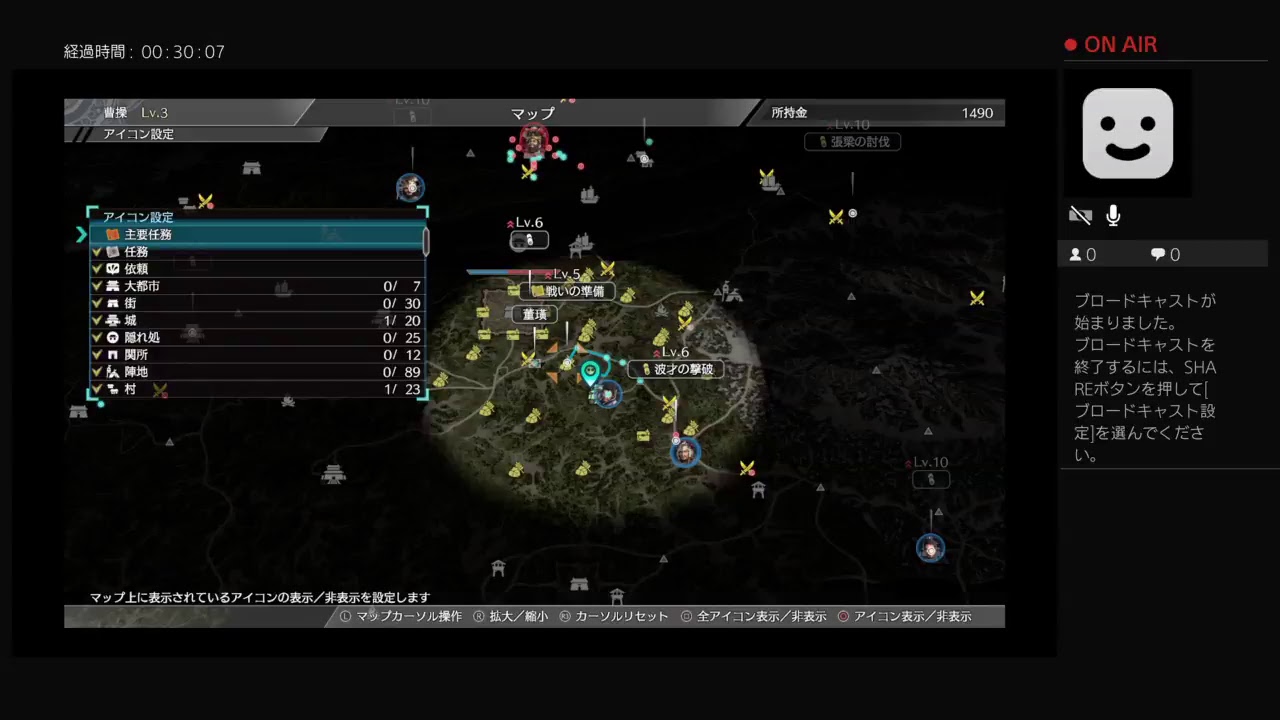Click the icon settings list scrollbar
This screenshot has width=1280, height=720.
[x=426, y=242]
